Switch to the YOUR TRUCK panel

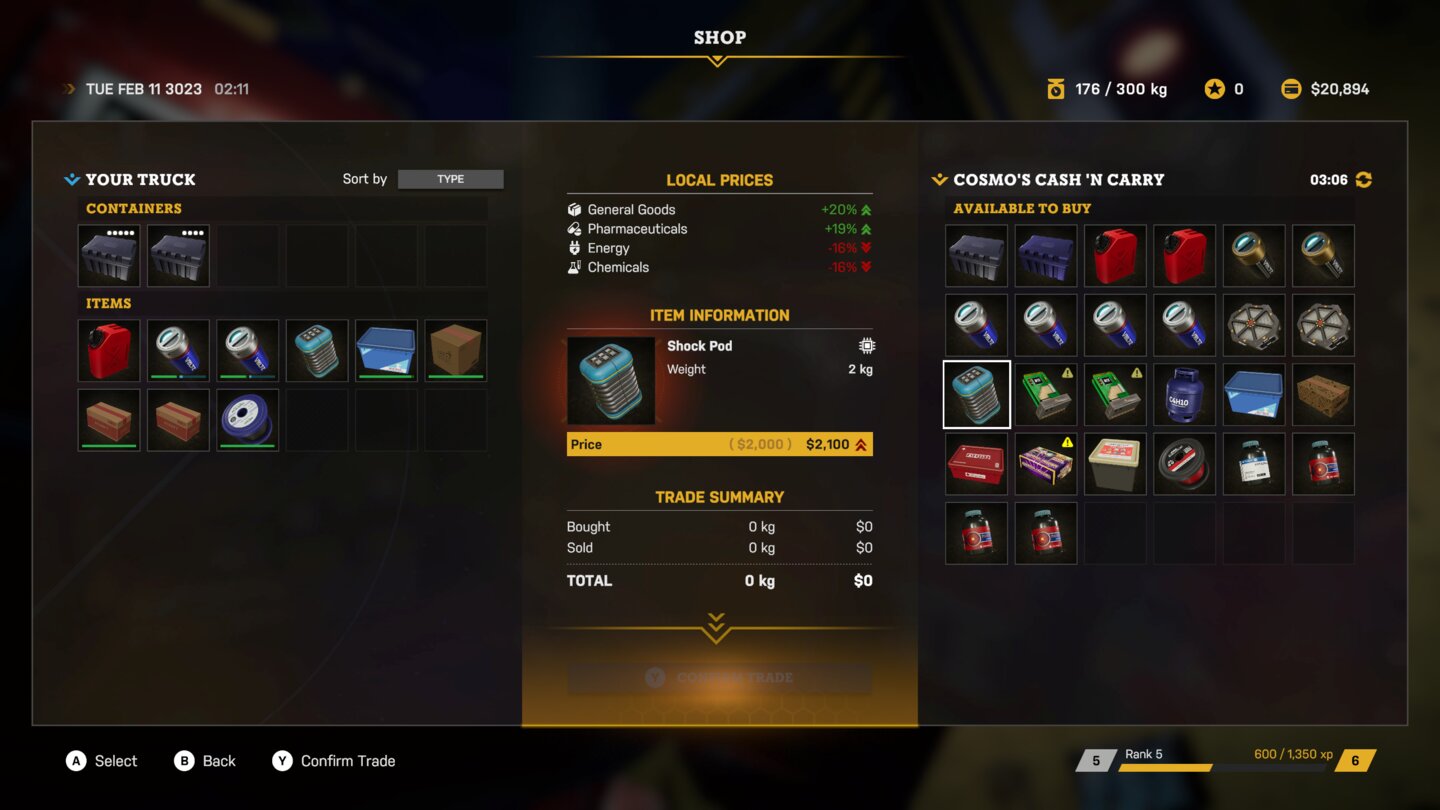[129, 179]
